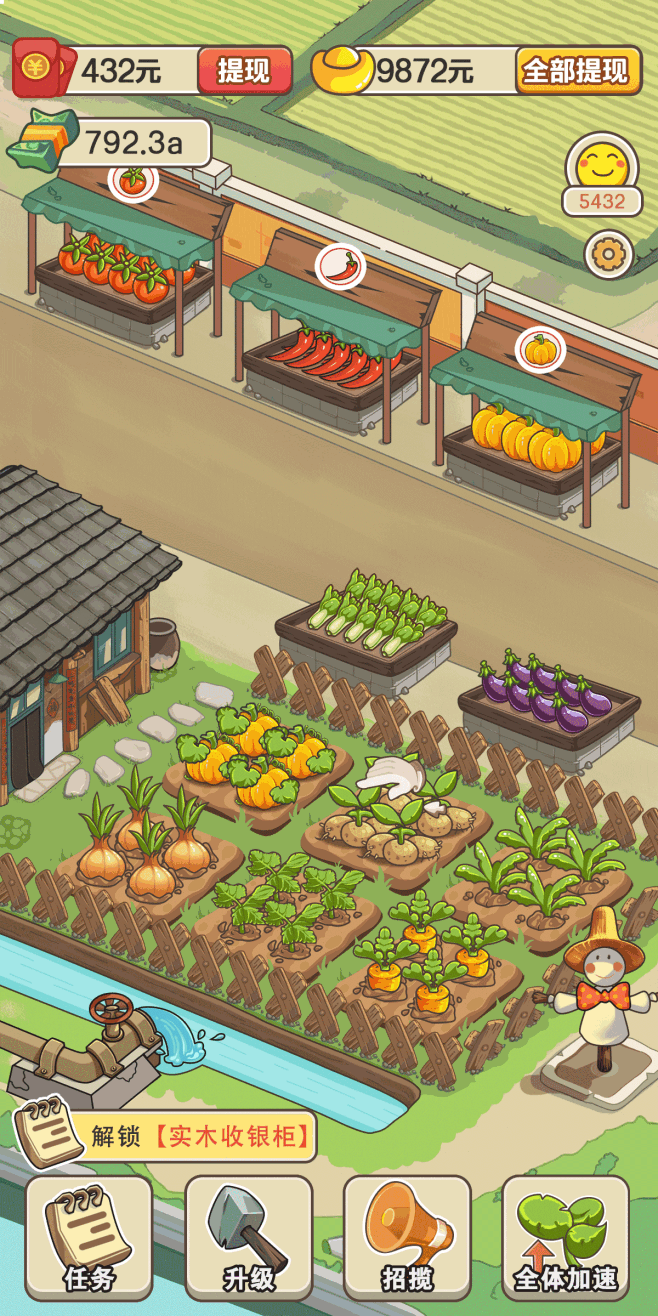Activate the 全体加速 speed-up button
This screenshot has height=1316, width=658.
pyautogui.click(x=566, y=1237)
